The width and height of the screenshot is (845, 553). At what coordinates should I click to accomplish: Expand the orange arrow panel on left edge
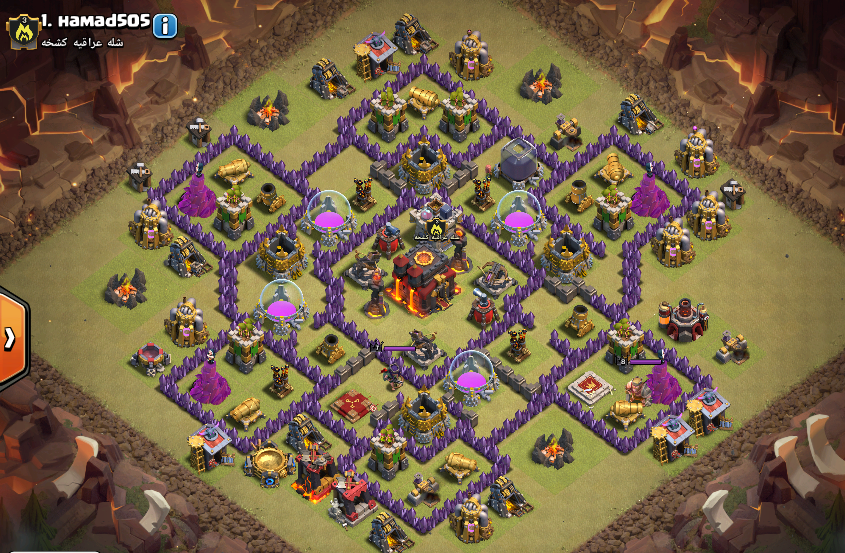pyautogui.click(x=11, y=338)
